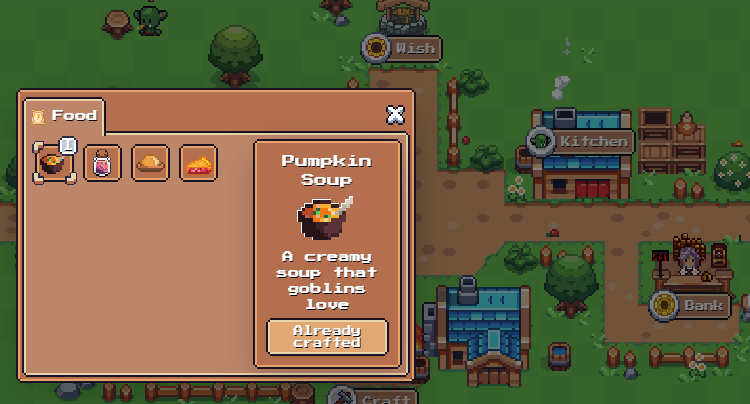
Task: Switch to the Food tab
Action: (x=64, y=116)
